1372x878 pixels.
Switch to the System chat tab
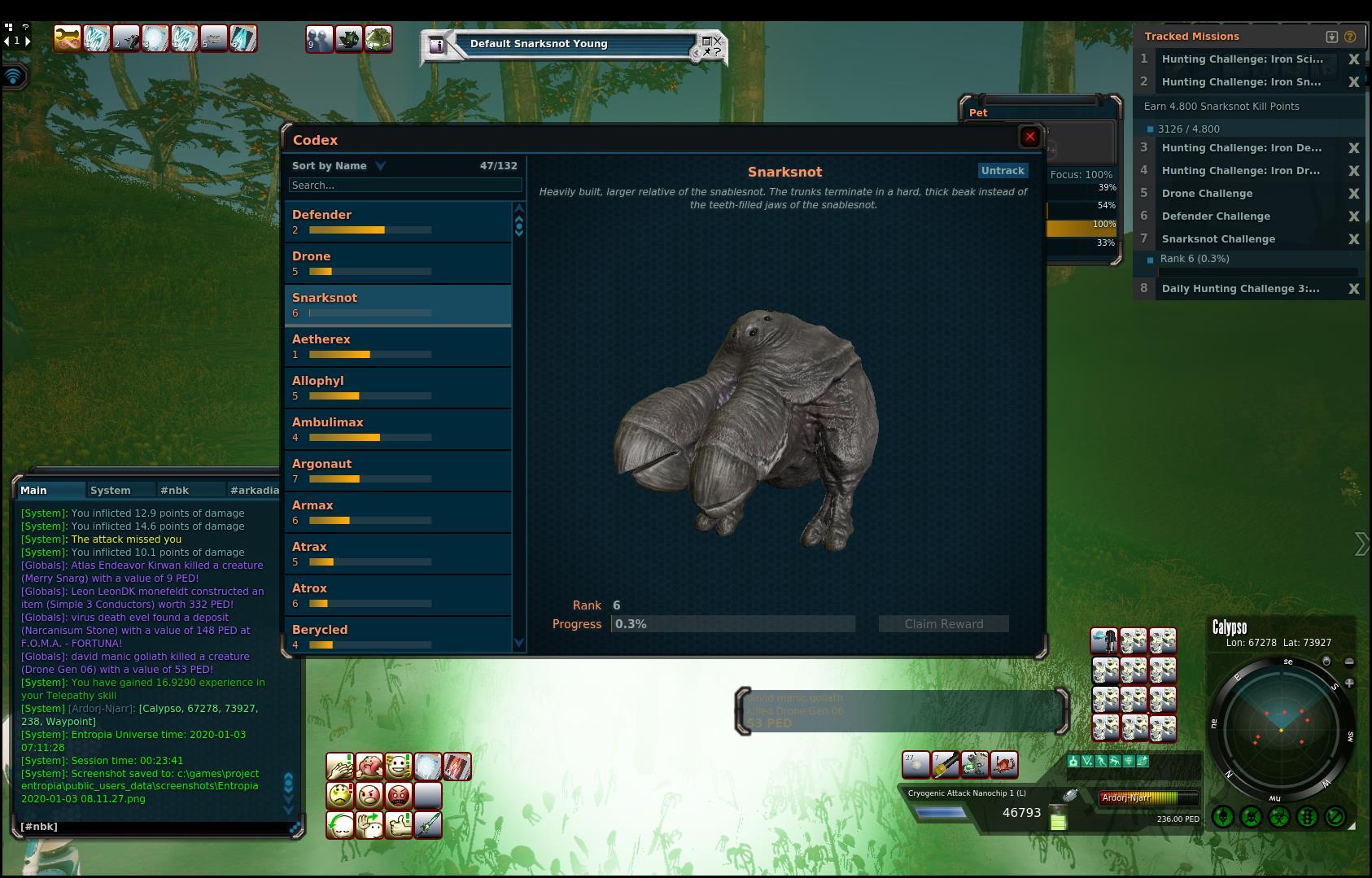coord(111,491)
